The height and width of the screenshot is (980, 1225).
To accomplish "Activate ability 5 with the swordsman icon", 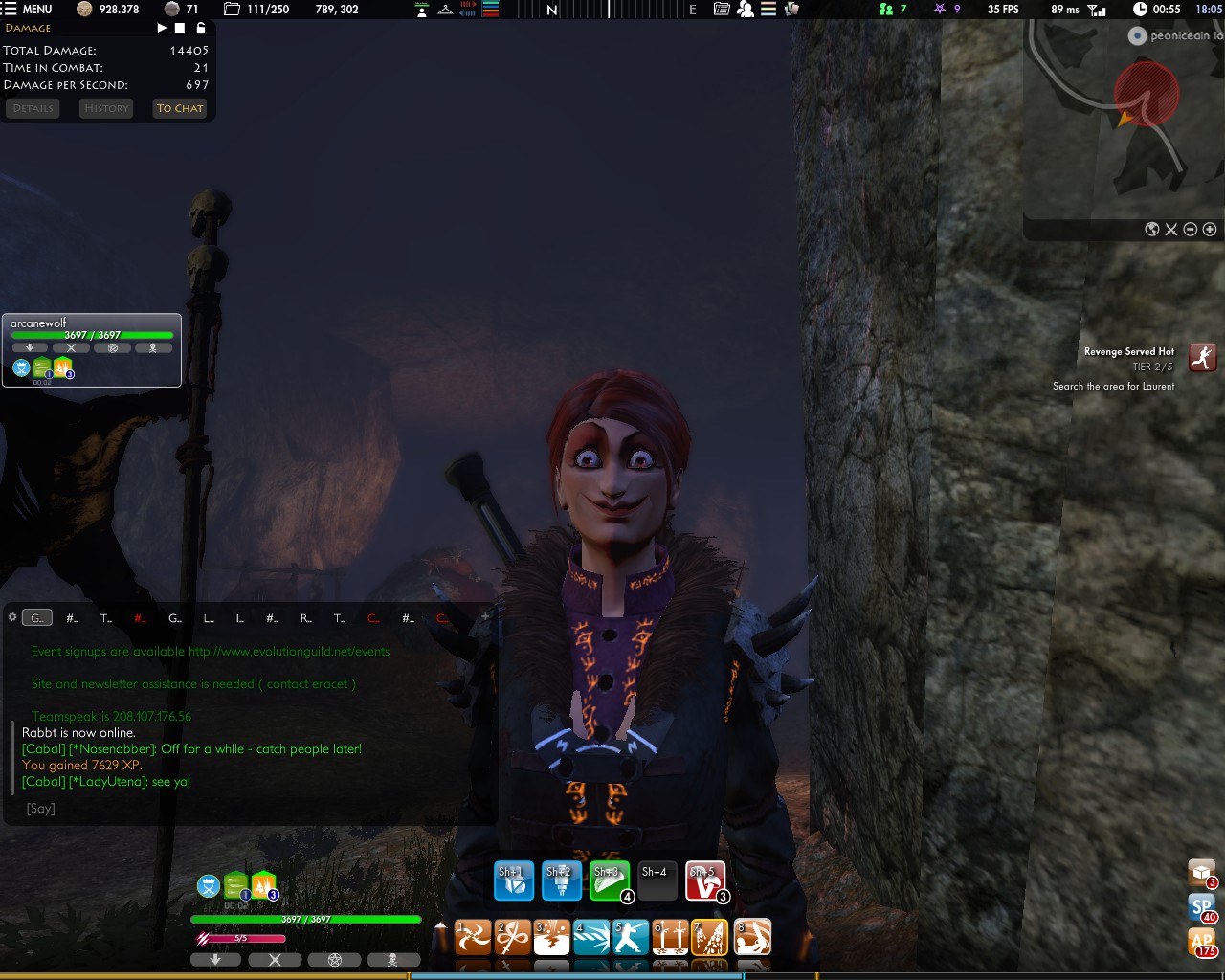I will tap(631, 938).
